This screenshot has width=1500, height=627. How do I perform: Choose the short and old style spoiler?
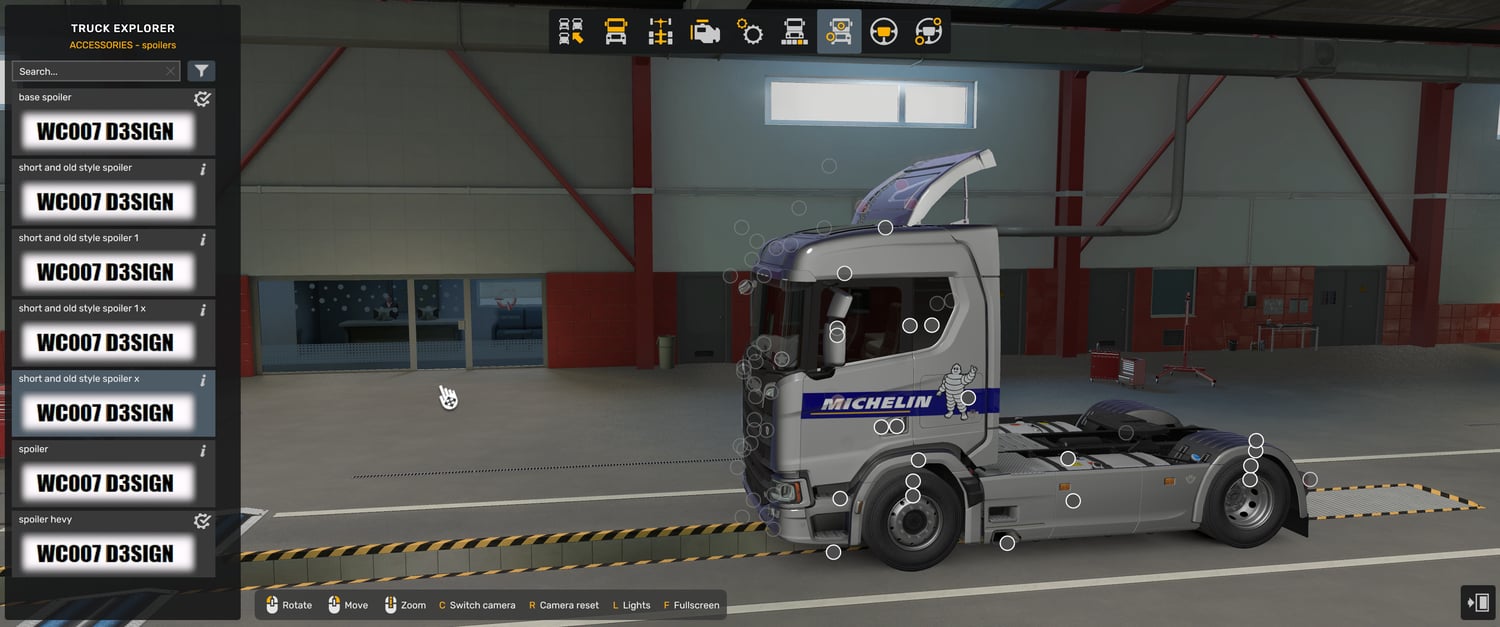pyautogui.click(x=104, y=201)
